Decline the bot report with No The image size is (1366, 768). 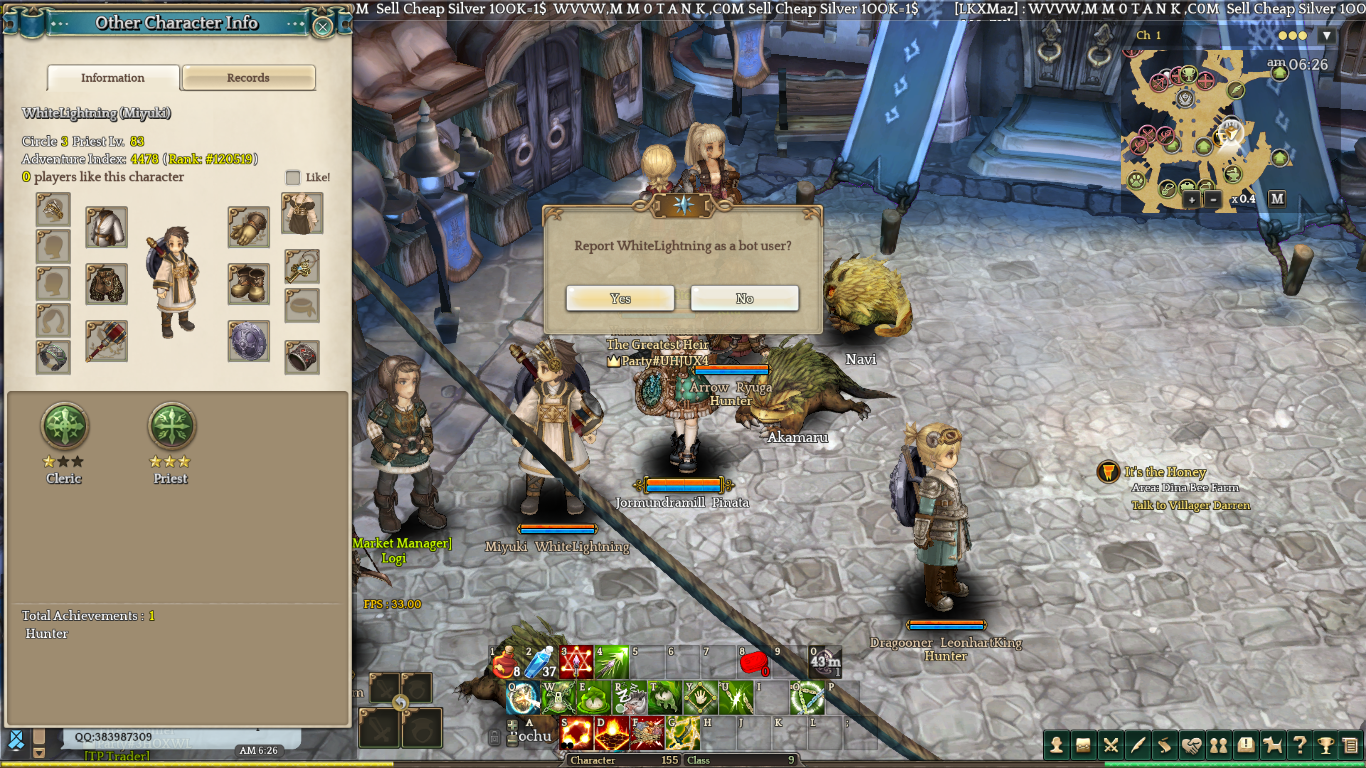coord(744,298)
